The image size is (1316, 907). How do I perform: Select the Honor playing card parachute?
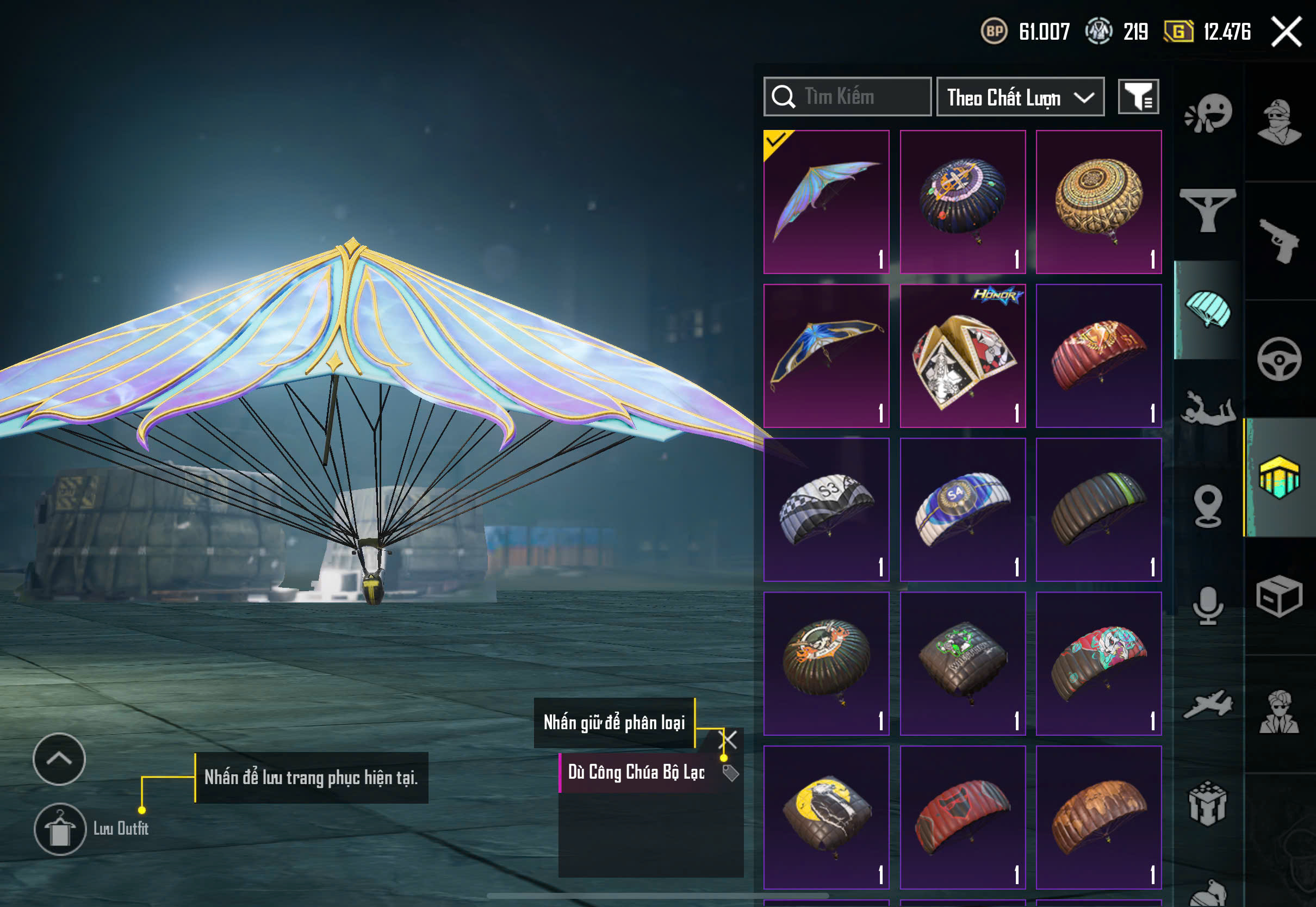[963, 356]
